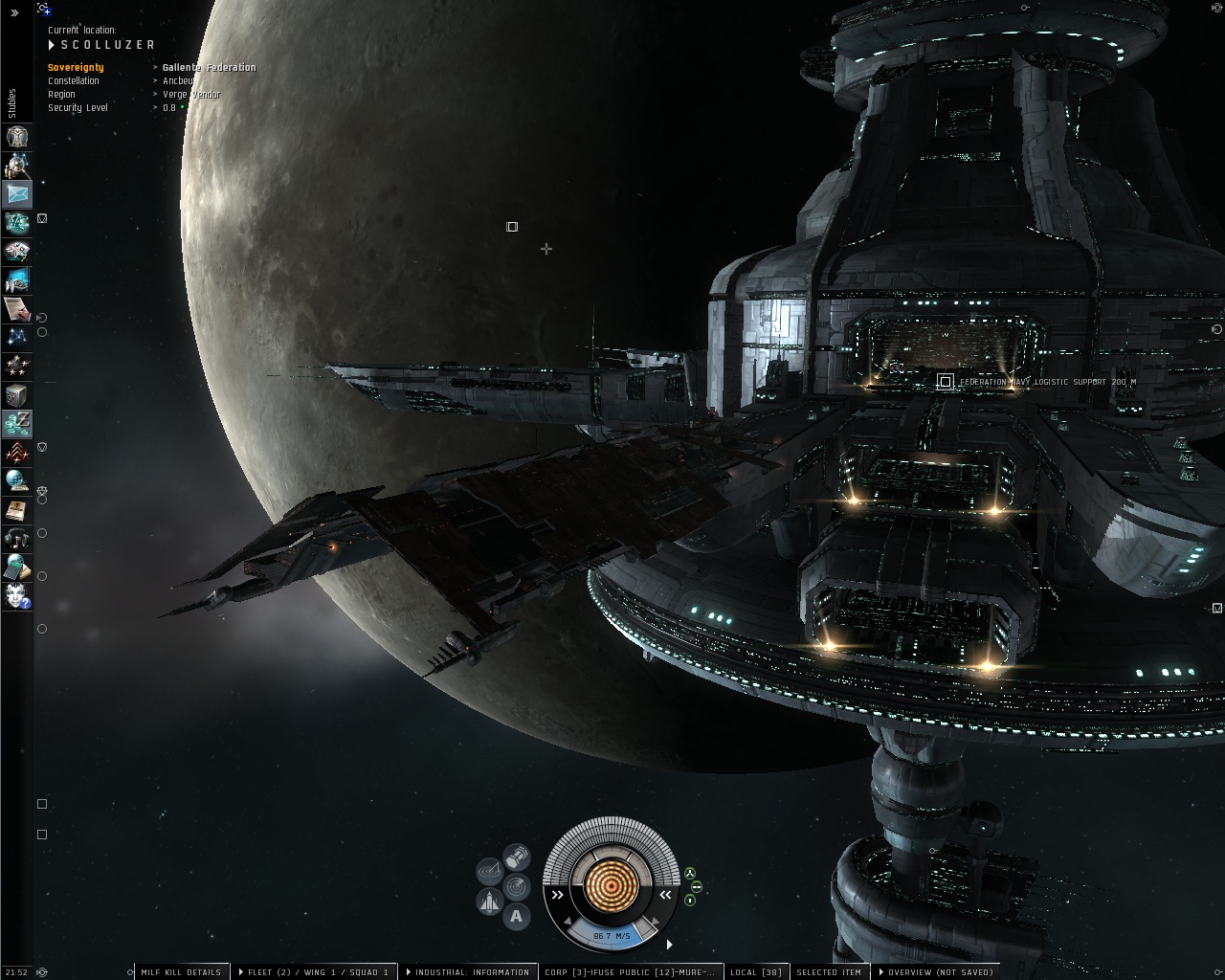Open the Selected Item window tab

[x=829, y=972]
